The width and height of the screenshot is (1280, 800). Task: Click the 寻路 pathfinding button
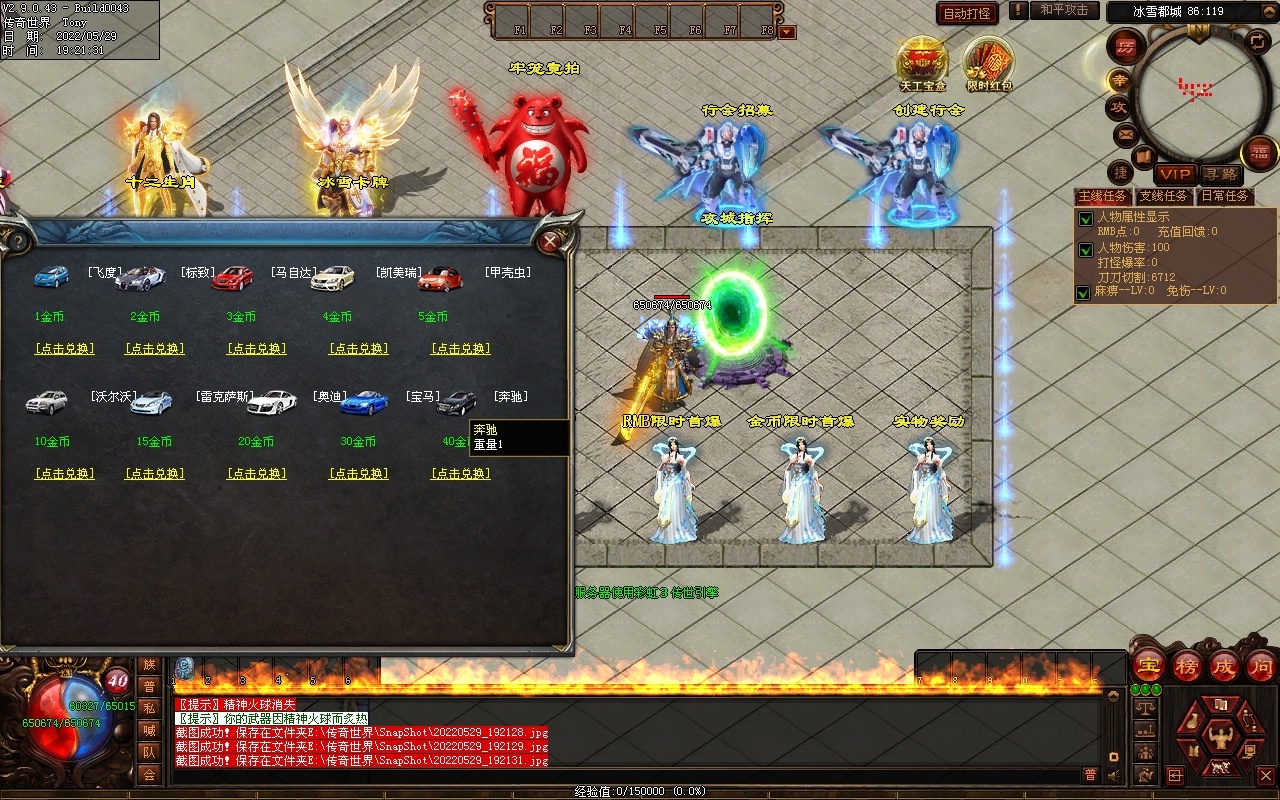[1218, 174]
